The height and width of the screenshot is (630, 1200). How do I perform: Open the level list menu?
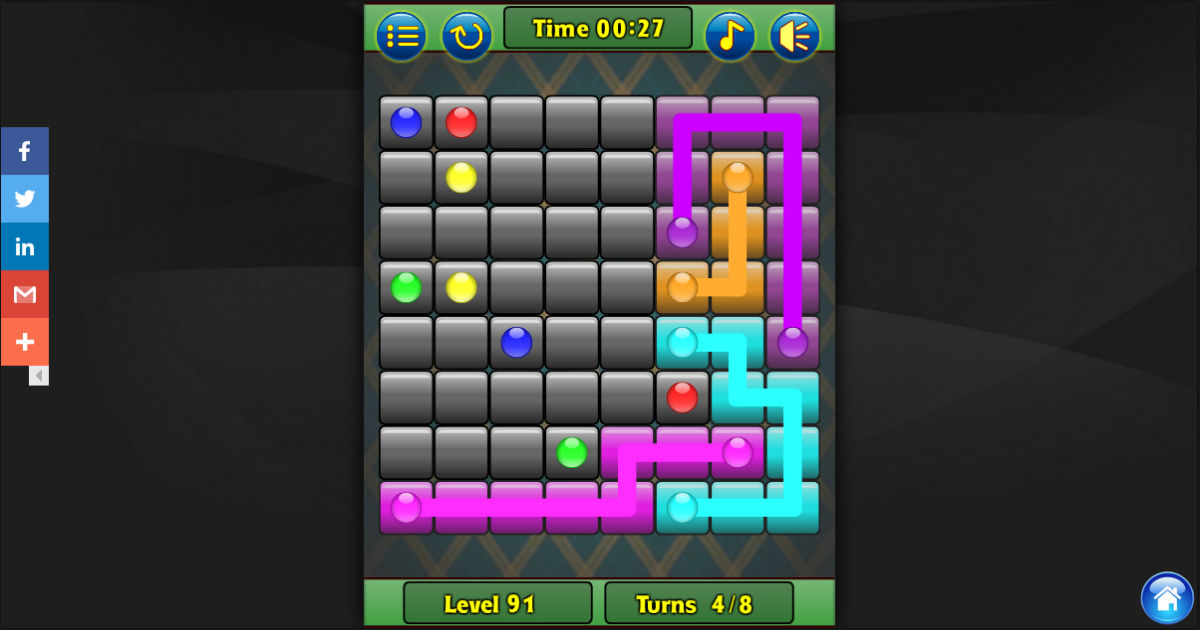pyautogui.click(x=401, y=36)
